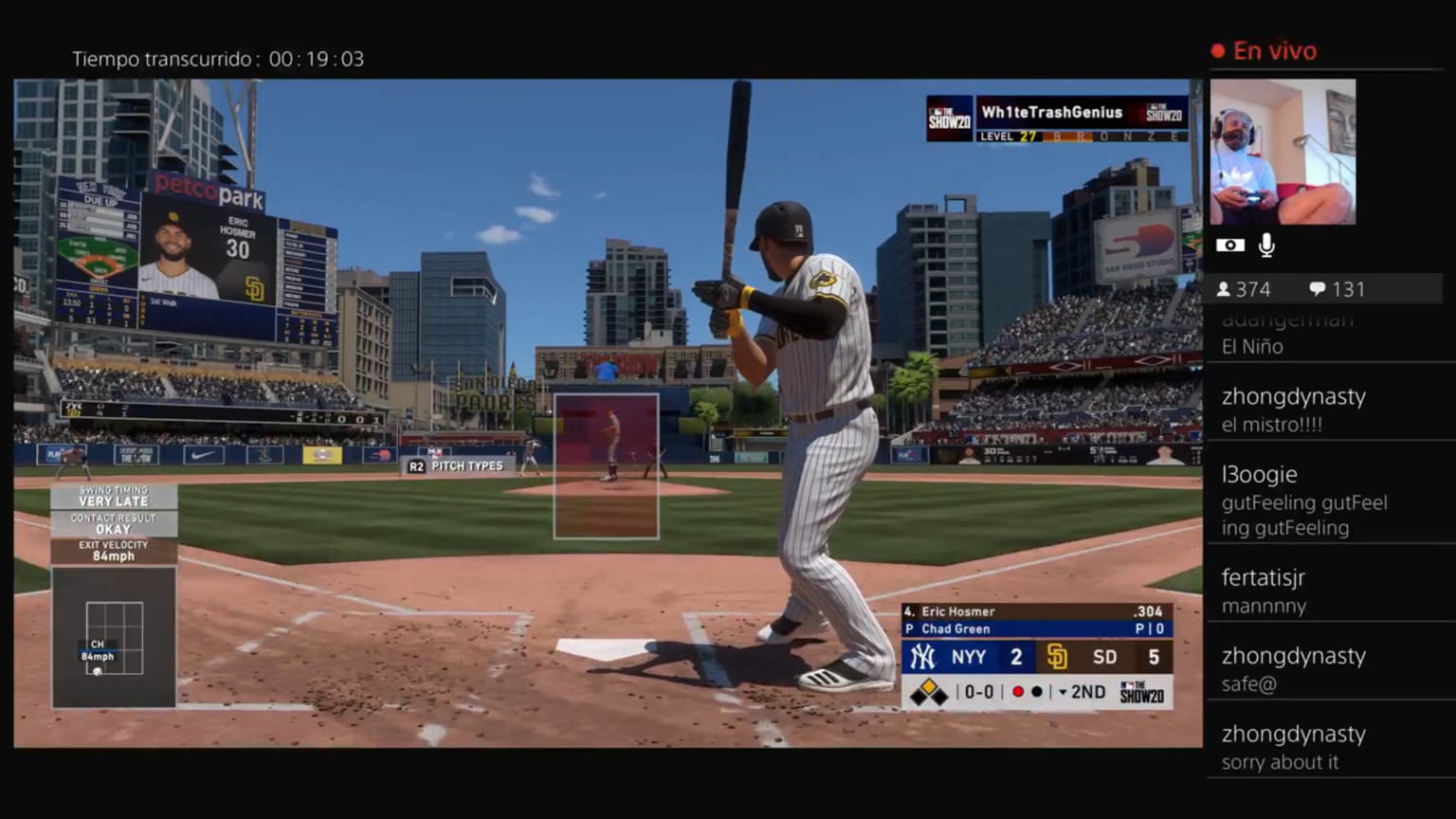This screenshot has height=819, width=1456.
Task: Open the R2 Pitch Types selector
Action: [460, 465]
